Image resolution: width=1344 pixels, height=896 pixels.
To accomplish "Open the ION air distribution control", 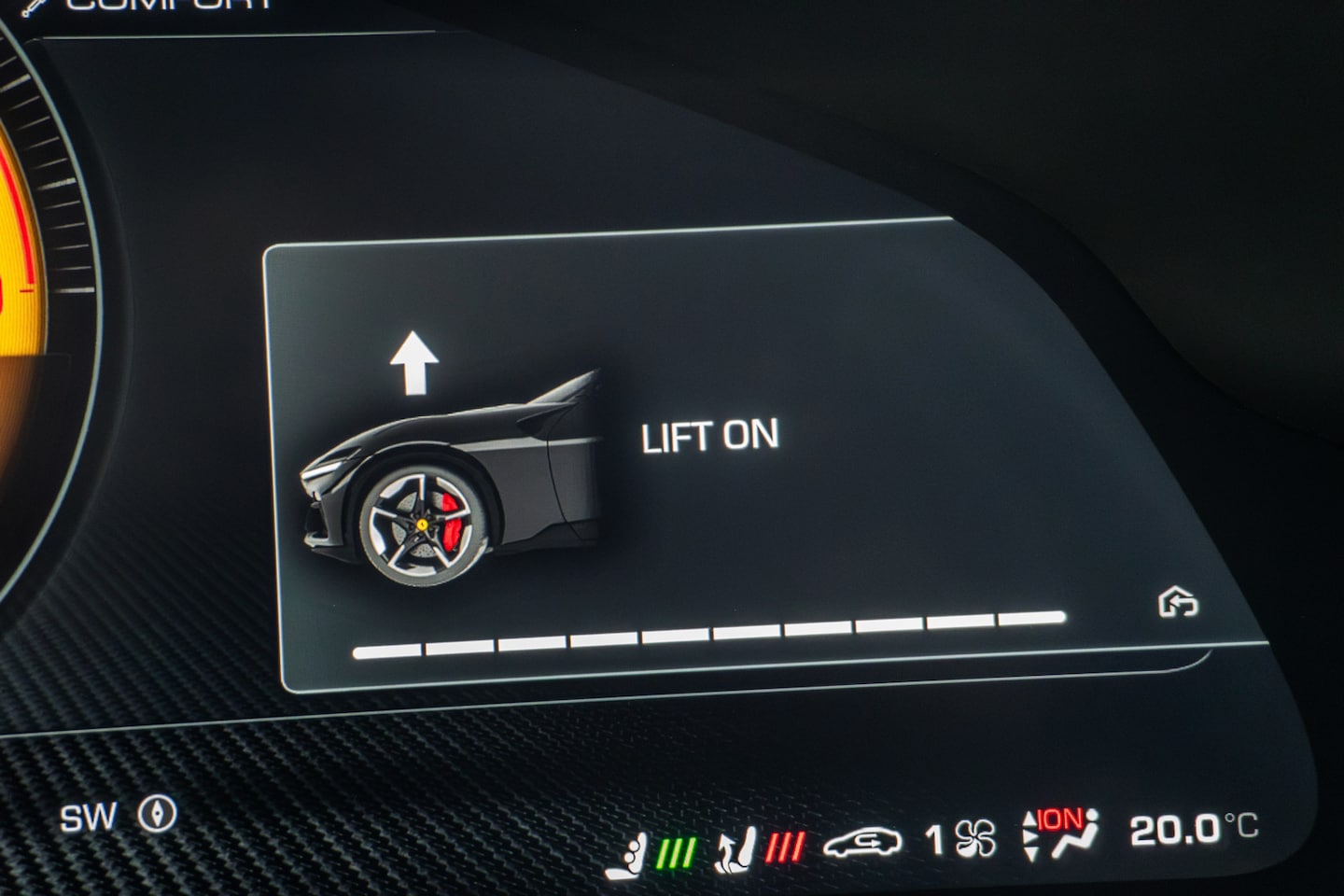I will pyautogui.click(x=1061, y=833).
